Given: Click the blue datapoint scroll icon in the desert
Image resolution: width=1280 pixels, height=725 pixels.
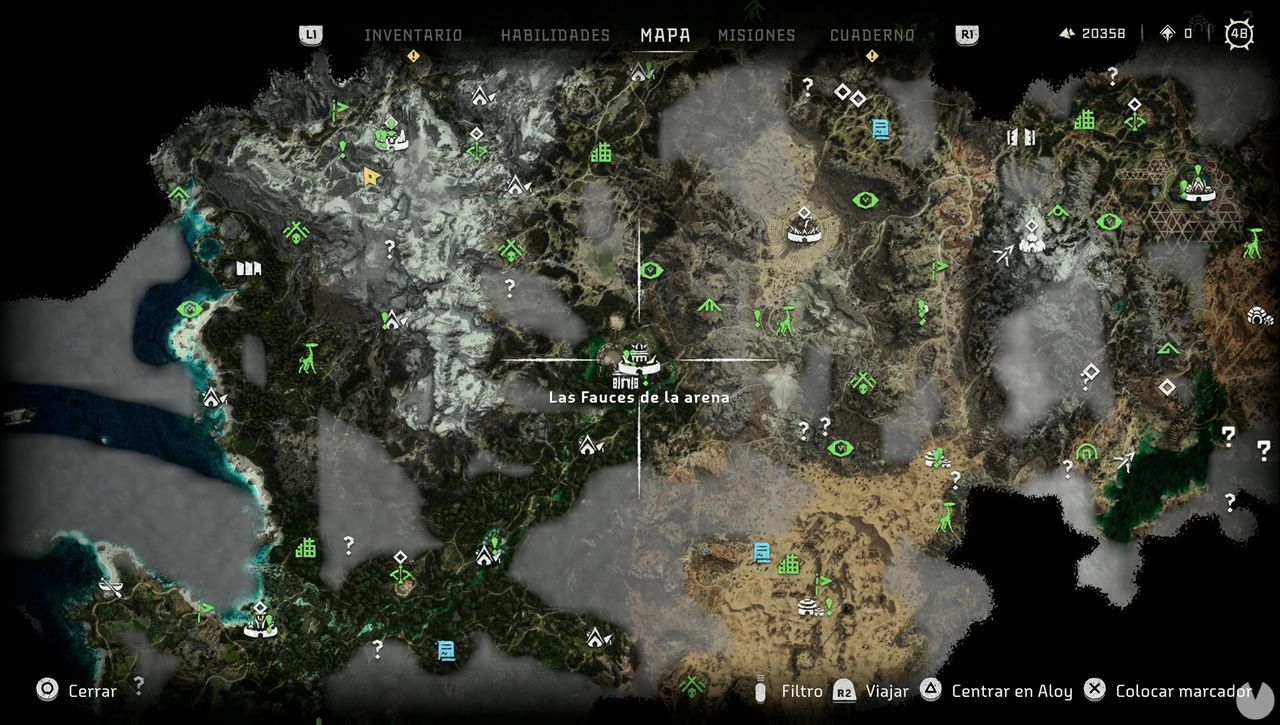Looking at the screenshot, I should pyautogui.click(x=762, y=552).
